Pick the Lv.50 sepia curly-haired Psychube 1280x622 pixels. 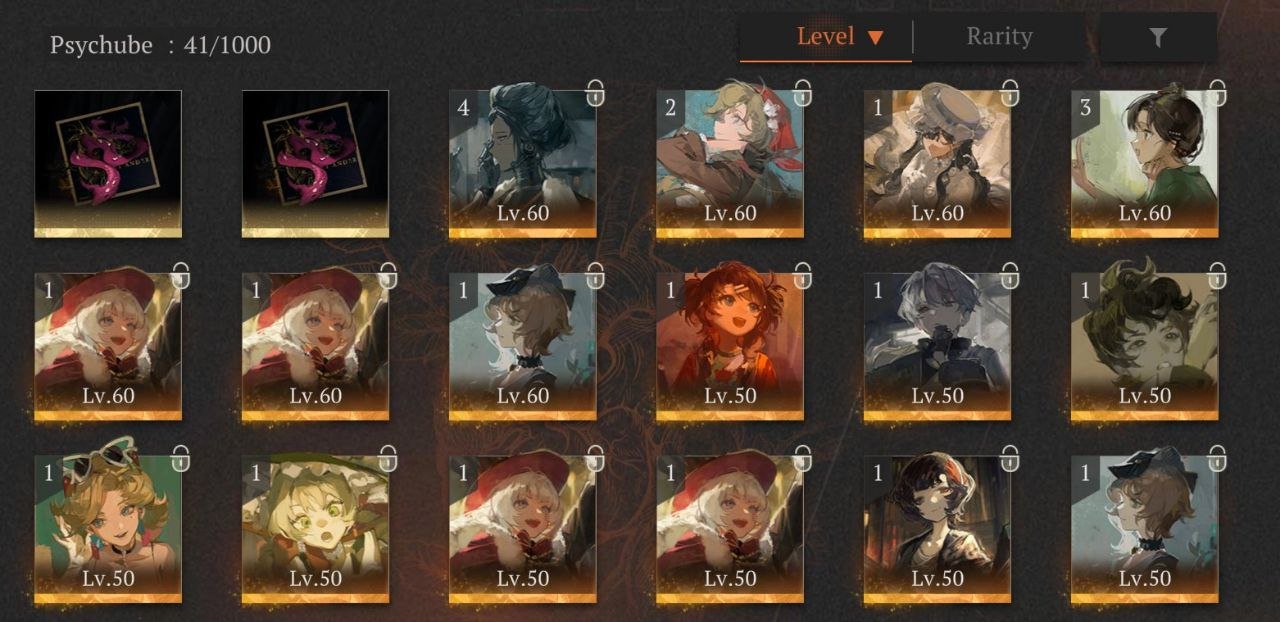[1145, 346]
